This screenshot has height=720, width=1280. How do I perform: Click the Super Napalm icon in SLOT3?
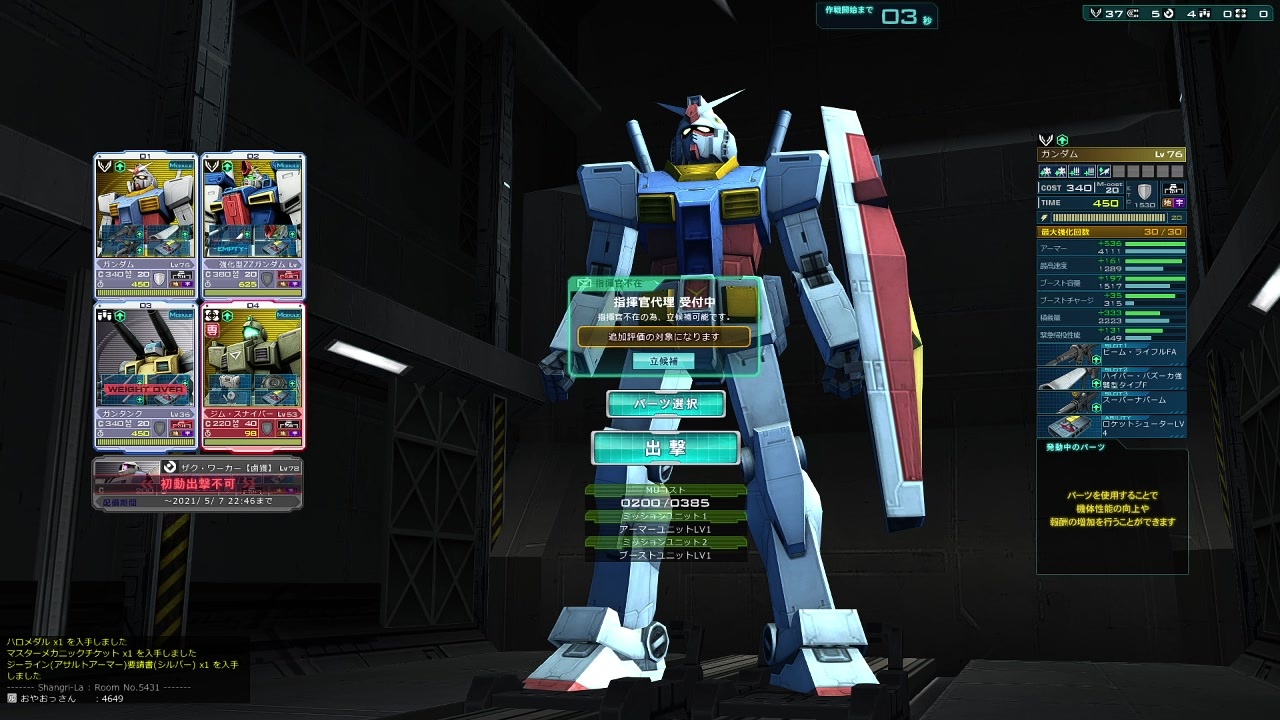pos(1079,401)
